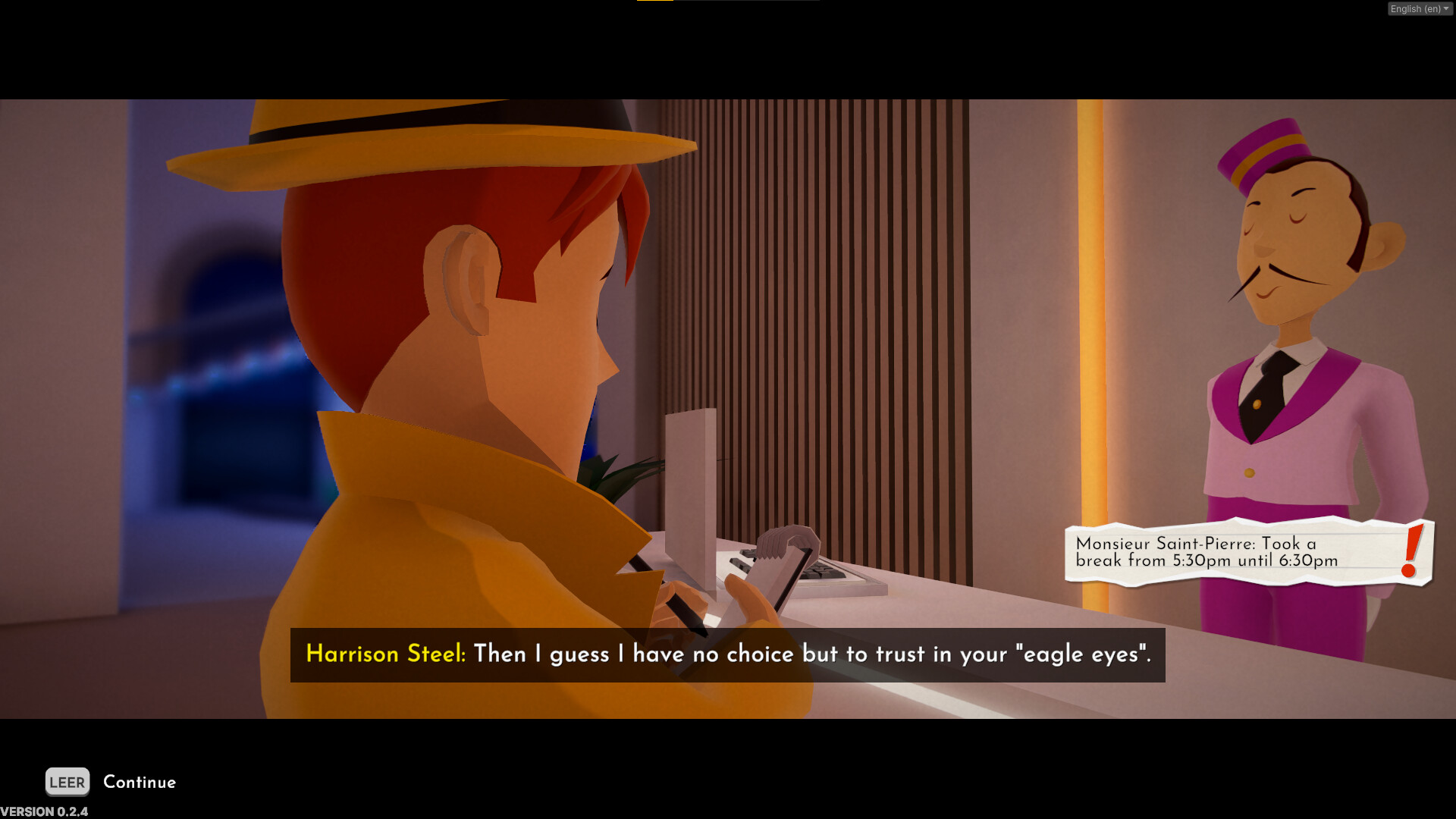Expand the language selector arrow

coord(1445,8)
